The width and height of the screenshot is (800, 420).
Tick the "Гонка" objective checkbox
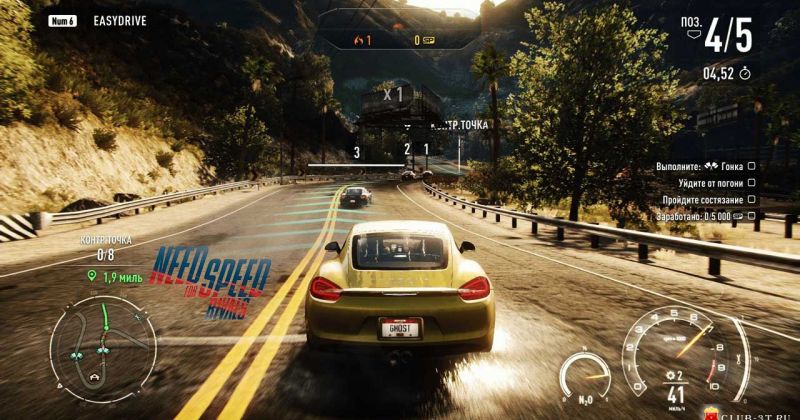pos(751,167)
